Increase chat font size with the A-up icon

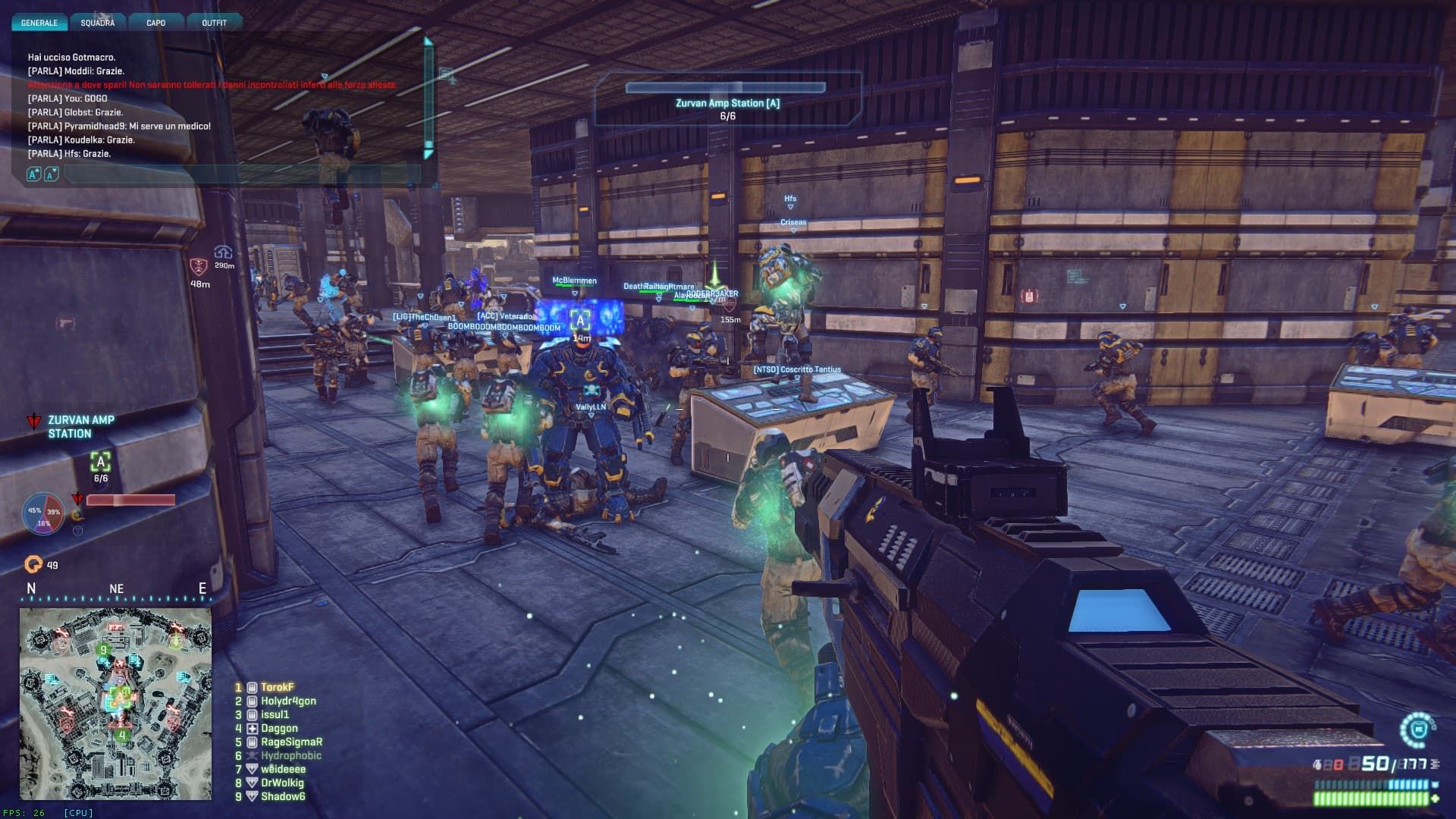[x=32, y=175]
